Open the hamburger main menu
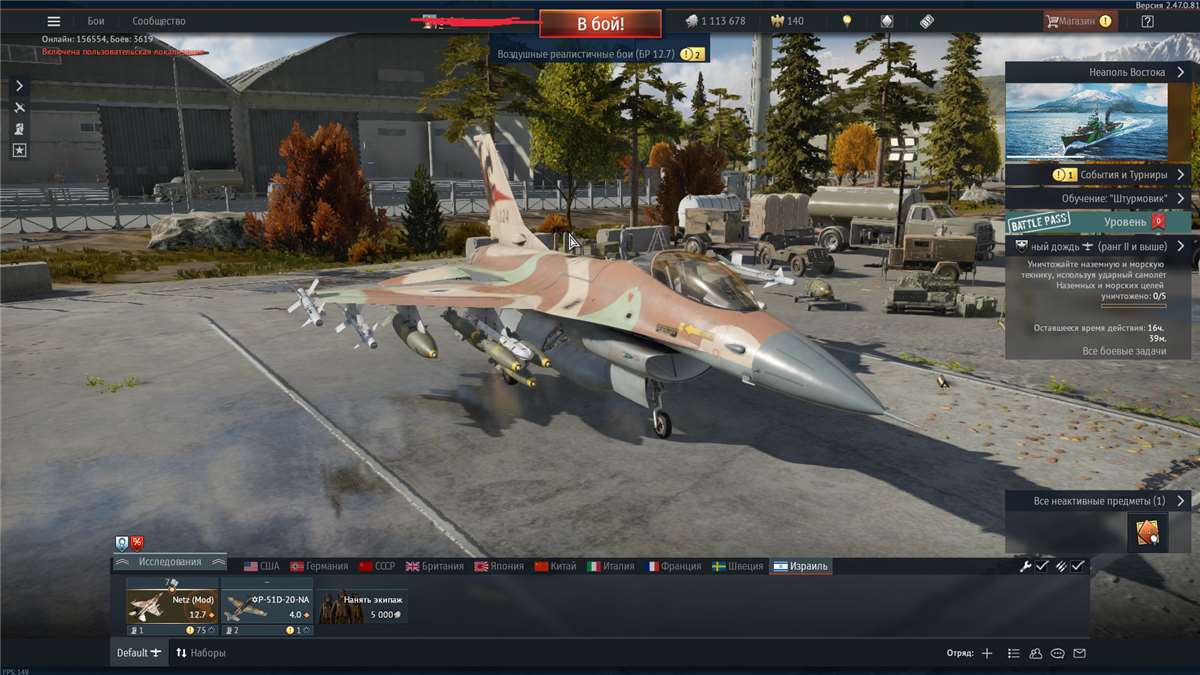This screenshot has height=675, width=1200. [54, 21]
